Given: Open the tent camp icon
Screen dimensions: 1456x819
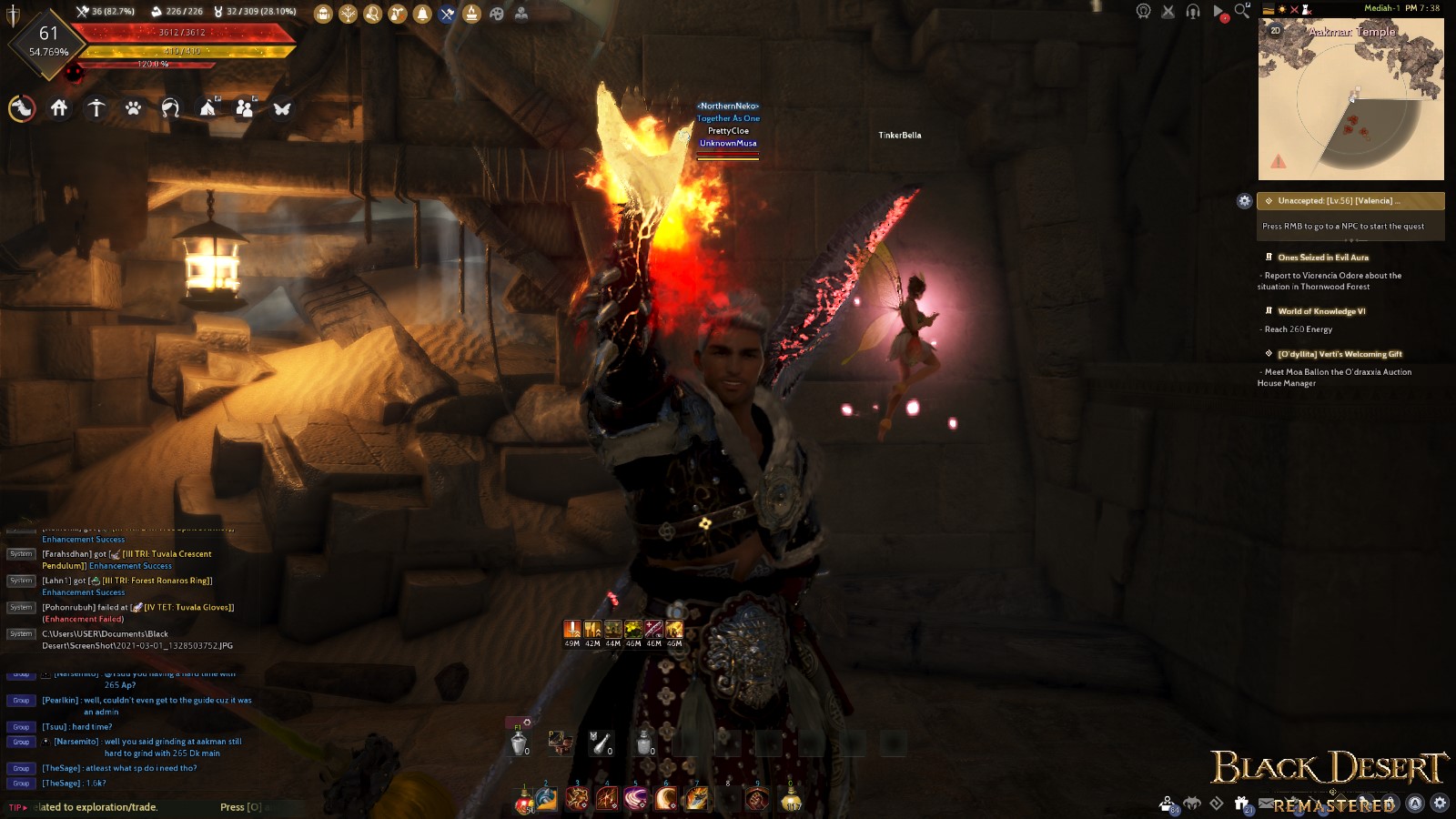Looking at the screenshot, I should pyautogui.click(x=207, y=108).
